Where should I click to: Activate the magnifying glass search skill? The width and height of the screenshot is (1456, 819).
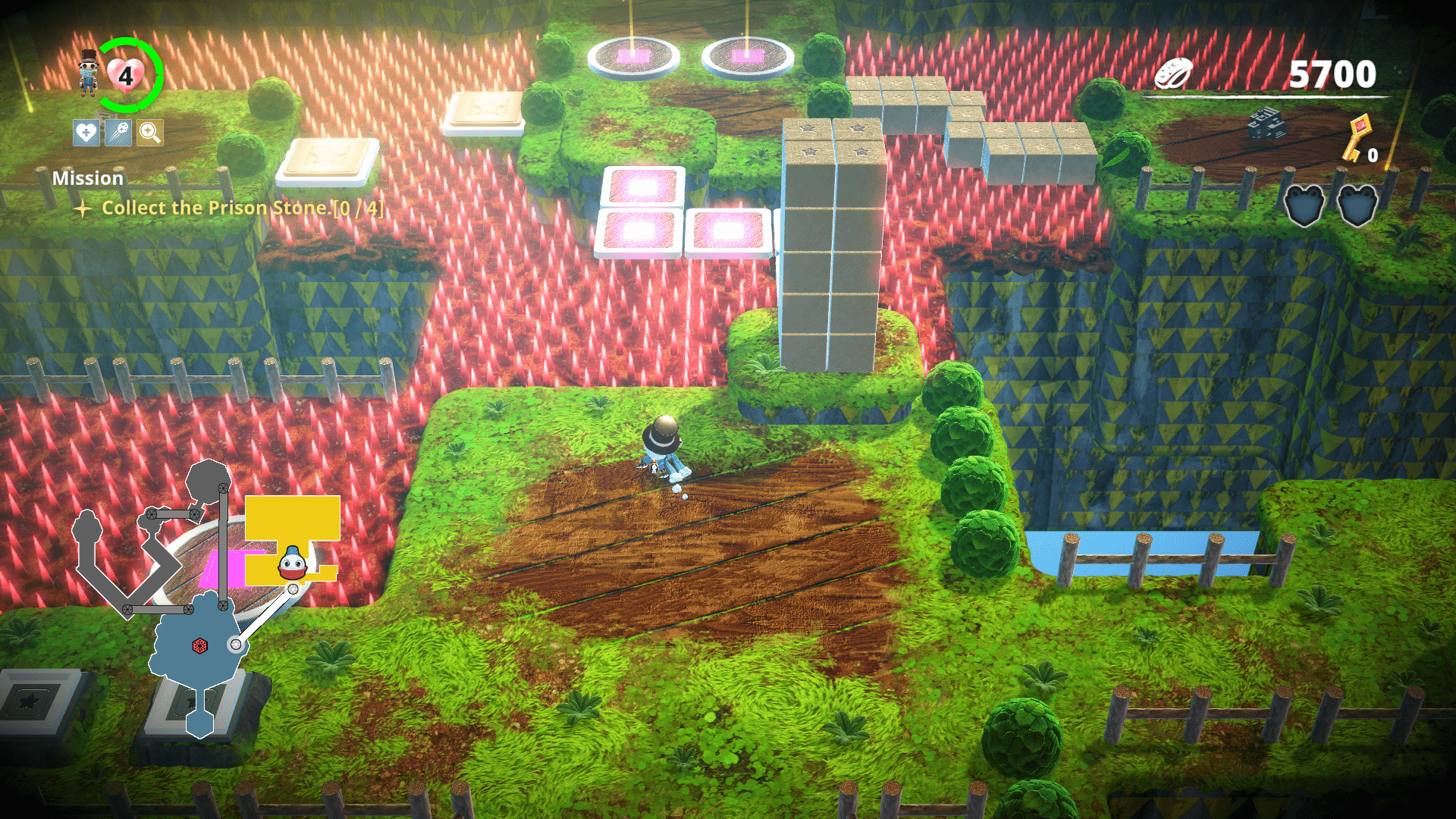pos(150,133)
